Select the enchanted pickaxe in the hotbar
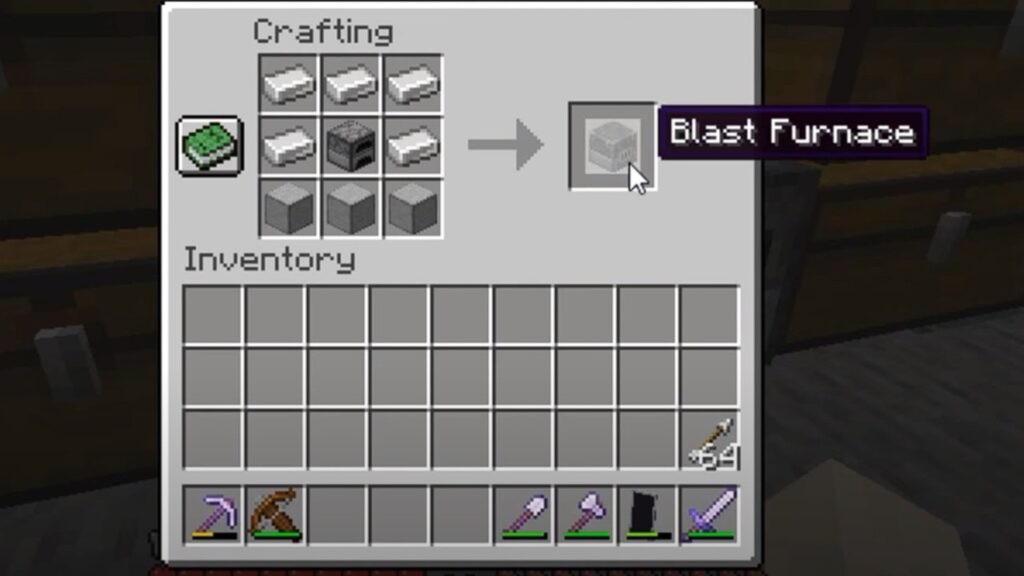This screenshot has width=1024, height=576. tap(212, 514)
